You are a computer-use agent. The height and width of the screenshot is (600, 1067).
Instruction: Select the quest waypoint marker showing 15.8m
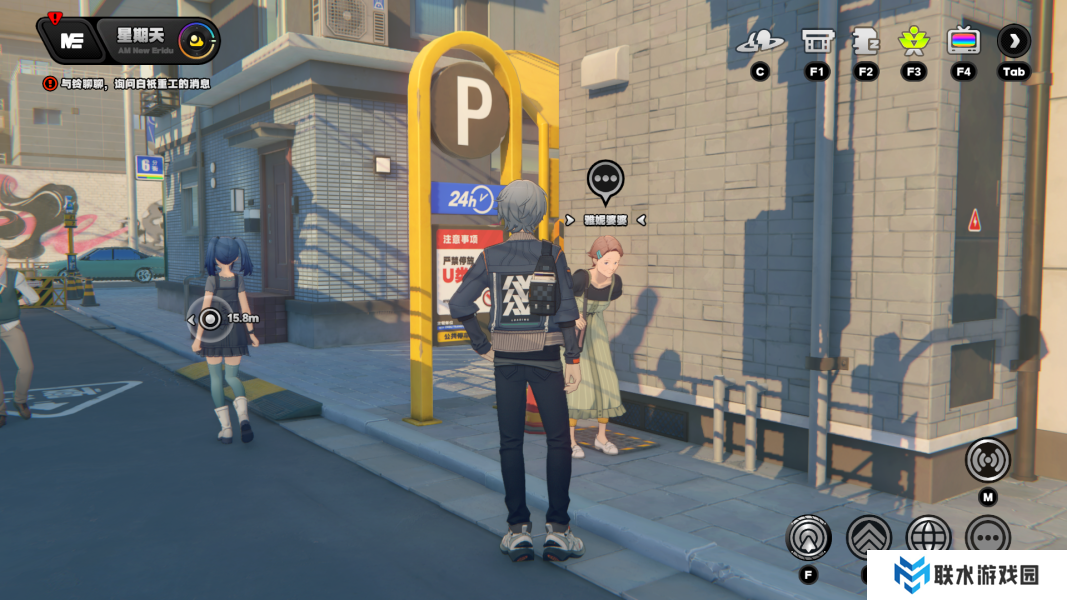coord(210,319)
